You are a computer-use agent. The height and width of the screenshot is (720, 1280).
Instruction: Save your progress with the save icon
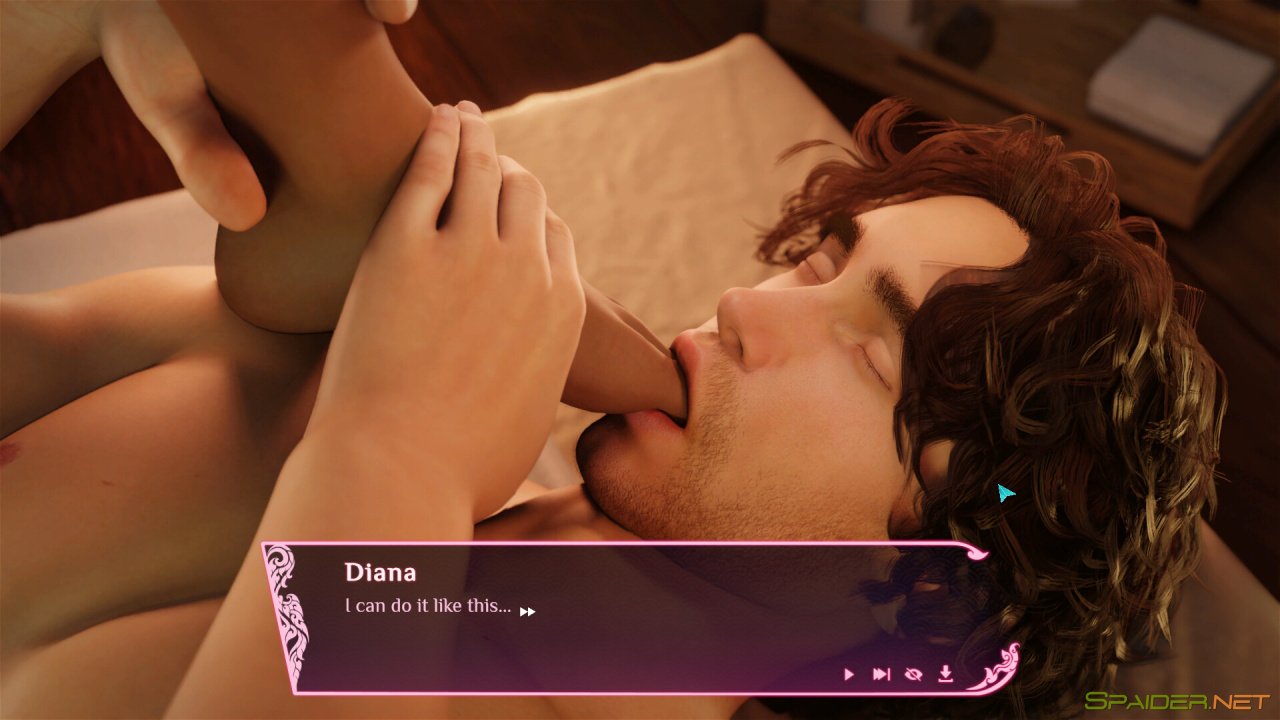[946, 673]
